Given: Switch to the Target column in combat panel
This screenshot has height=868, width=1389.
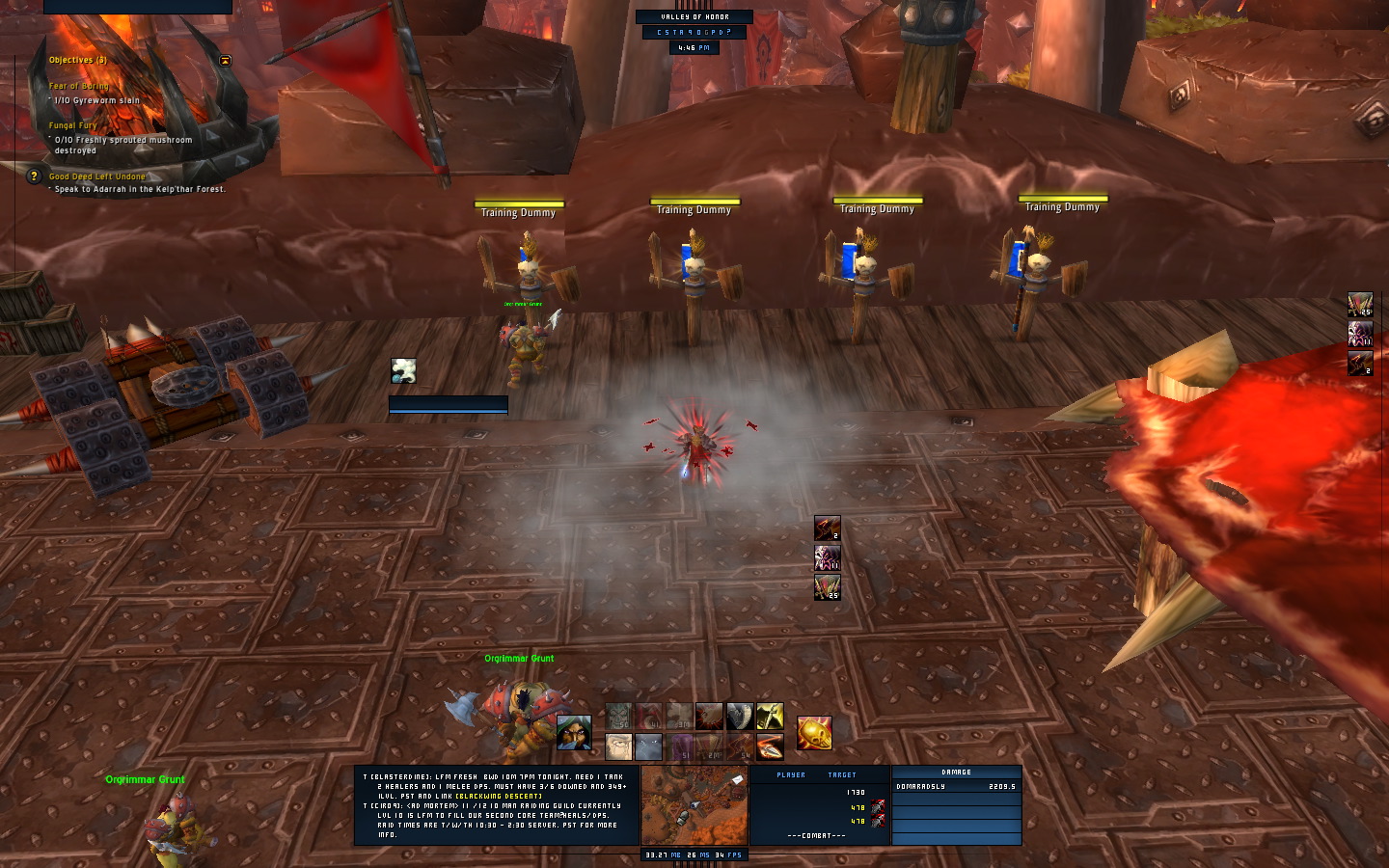Looking at the screenshot, I should click(841, 774).
